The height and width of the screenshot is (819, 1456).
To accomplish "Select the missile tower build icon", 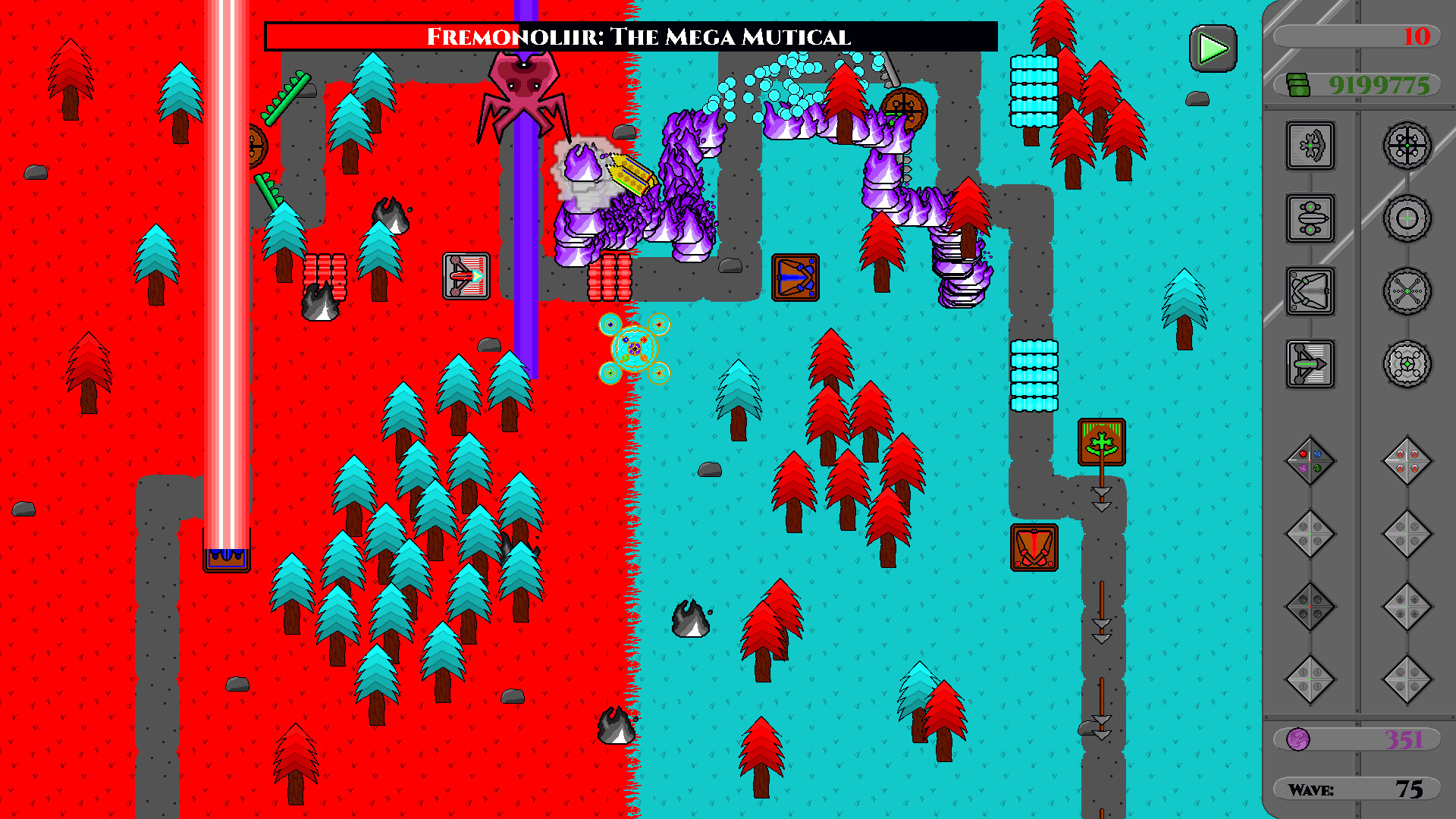I will point(1310,218).
